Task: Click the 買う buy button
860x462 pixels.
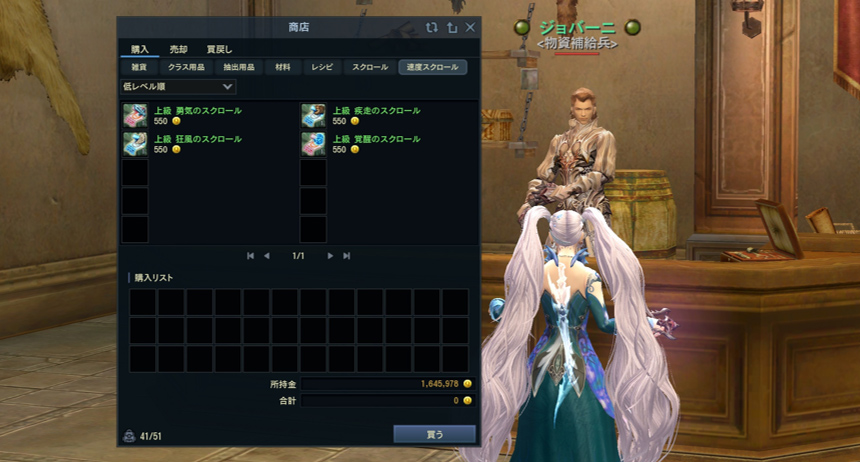Action: (x=434, y=434)
